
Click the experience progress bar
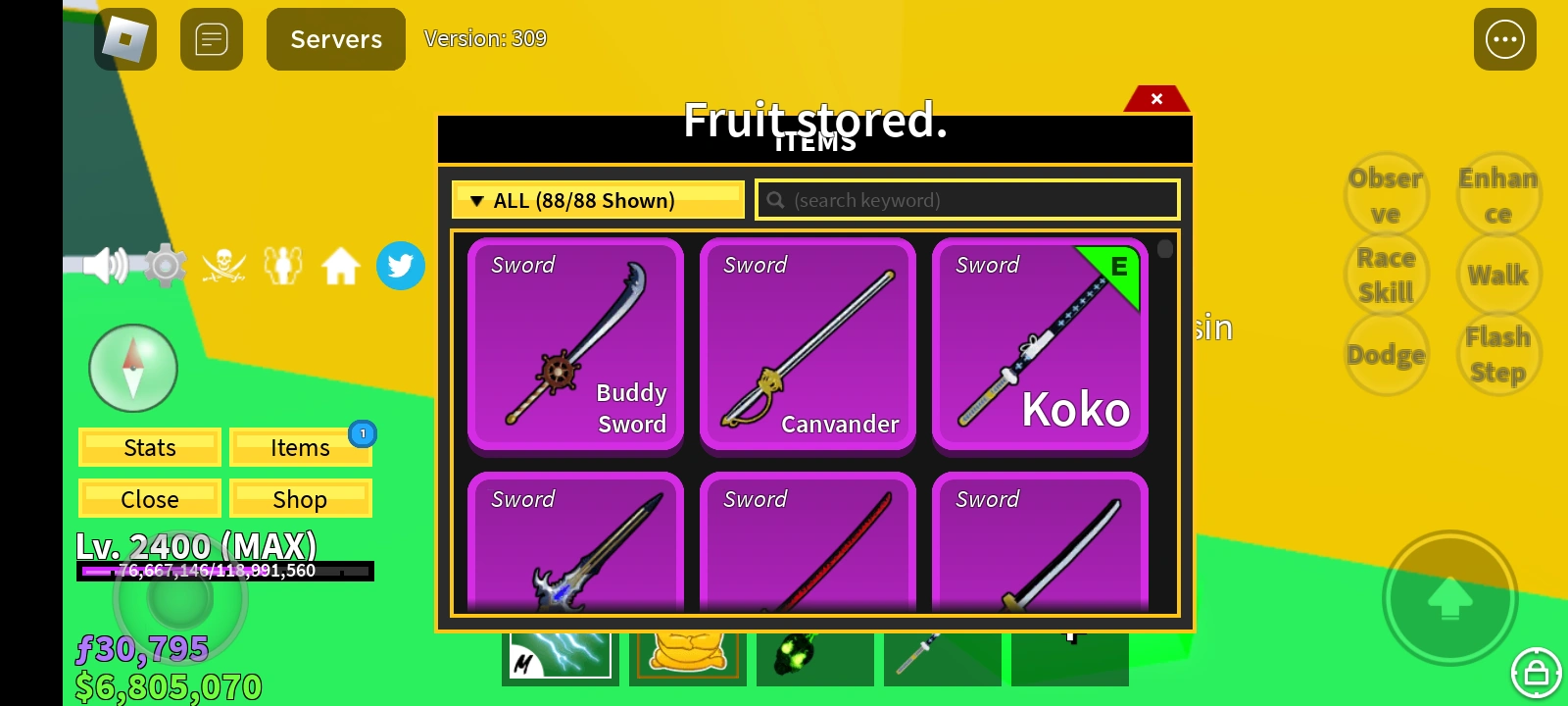(x=224, y=571)
